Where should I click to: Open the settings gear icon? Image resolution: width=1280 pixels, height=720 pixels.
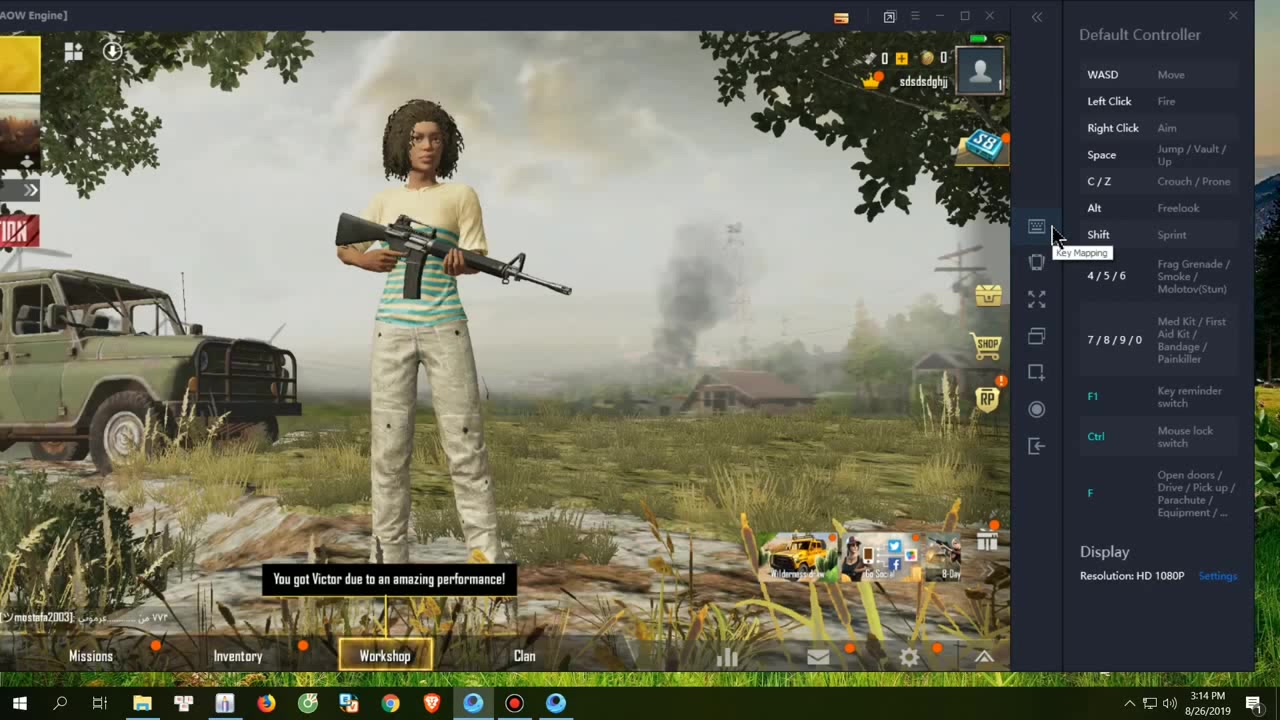909,657
